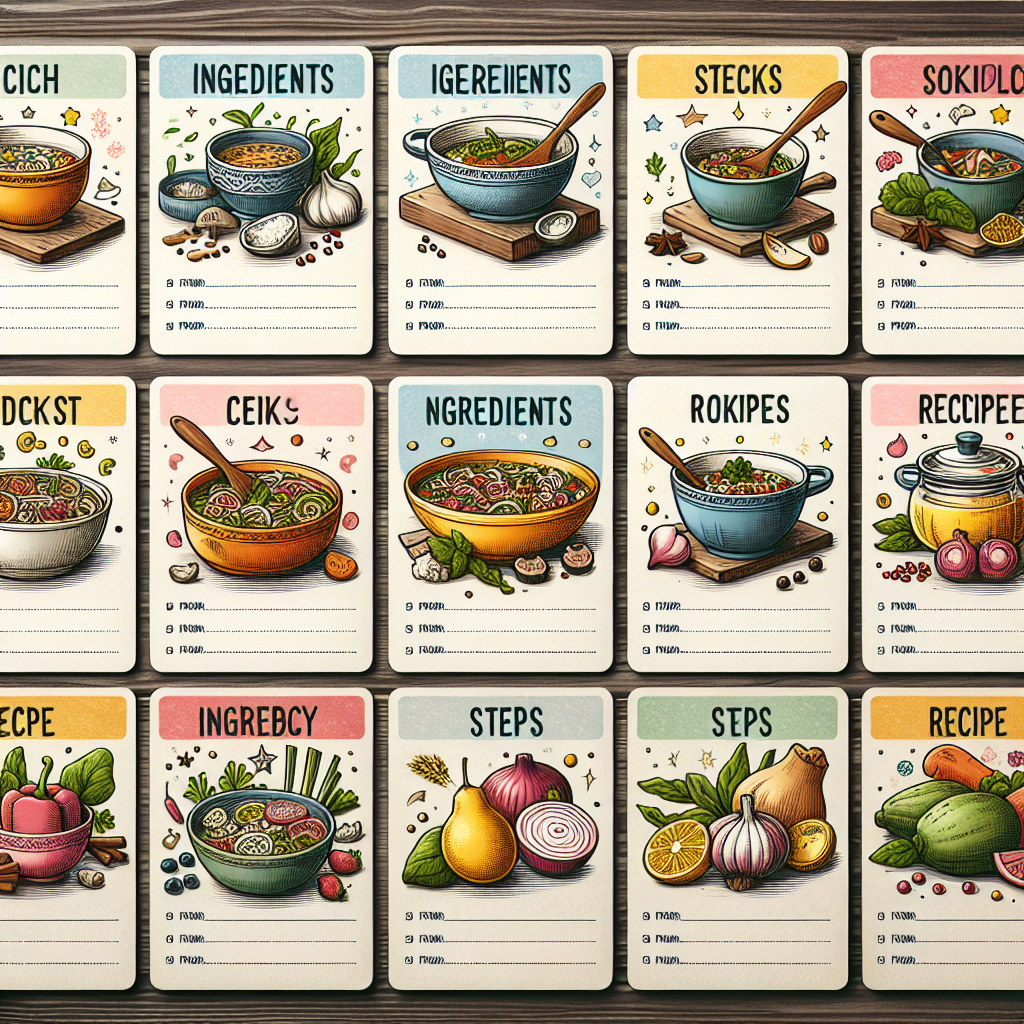Select the INGEDIENTS card with garlic bulb

[x=261, y=200]
